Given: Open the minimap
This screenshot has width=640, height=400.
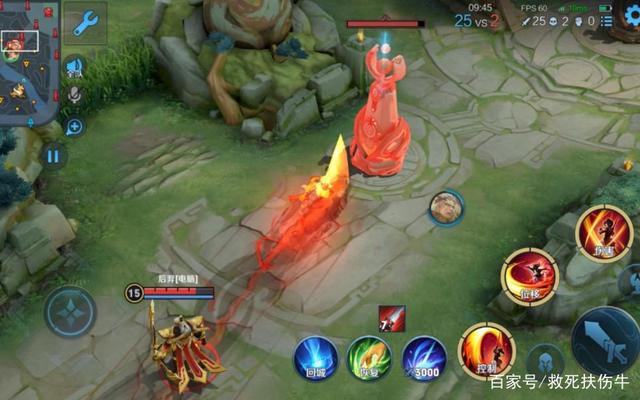Looking at the screenshot, I should [28, 62].
